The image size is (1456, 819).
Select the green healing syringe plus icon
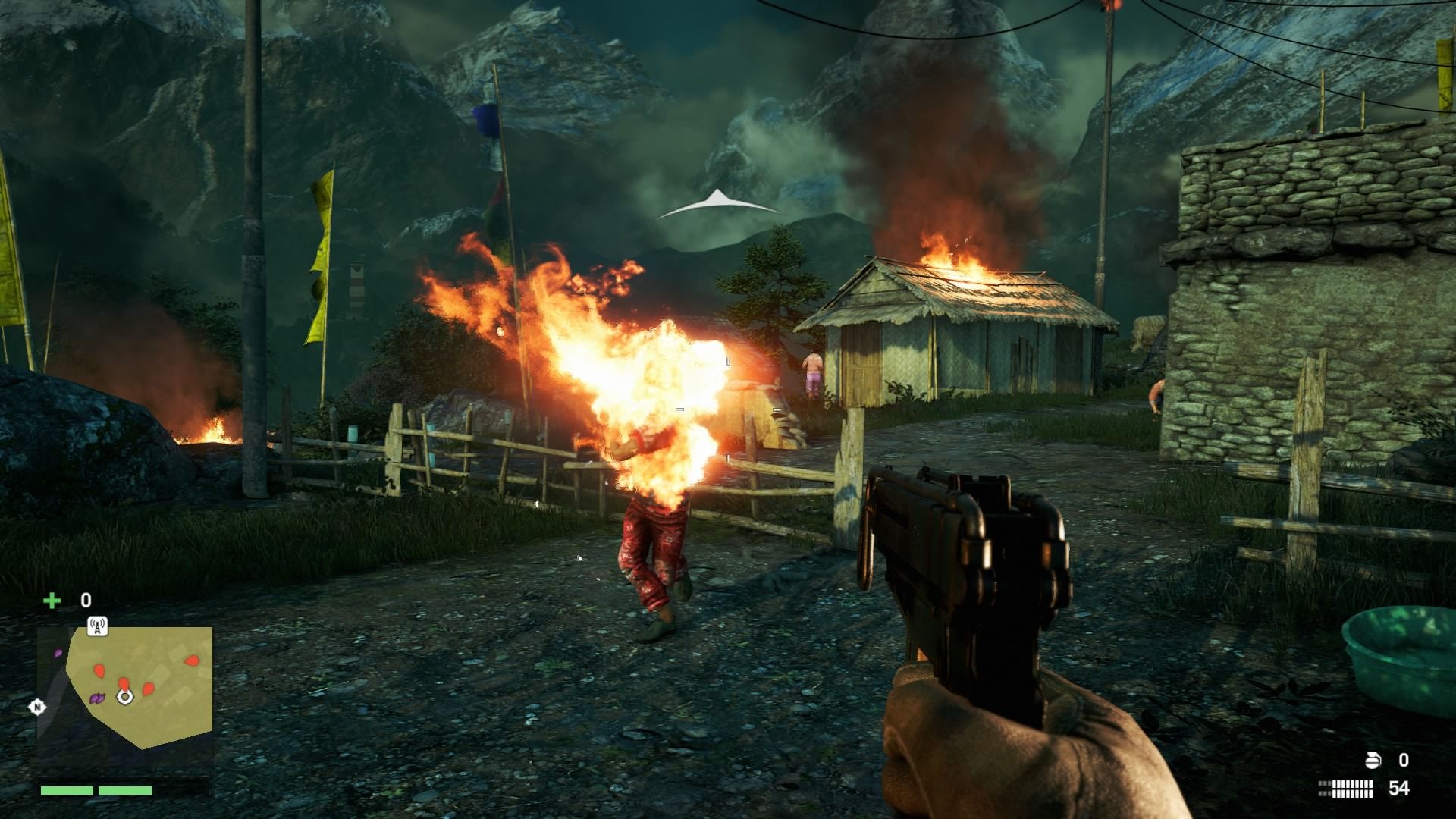tap(52, 601)
